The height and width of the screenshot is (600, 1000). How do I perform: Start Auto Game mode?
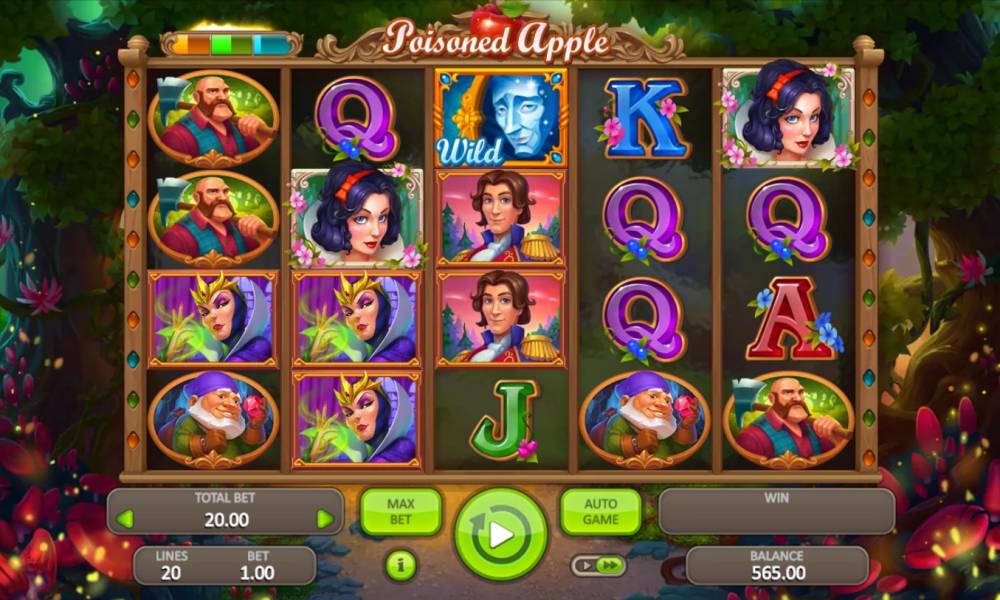[600, 511]
